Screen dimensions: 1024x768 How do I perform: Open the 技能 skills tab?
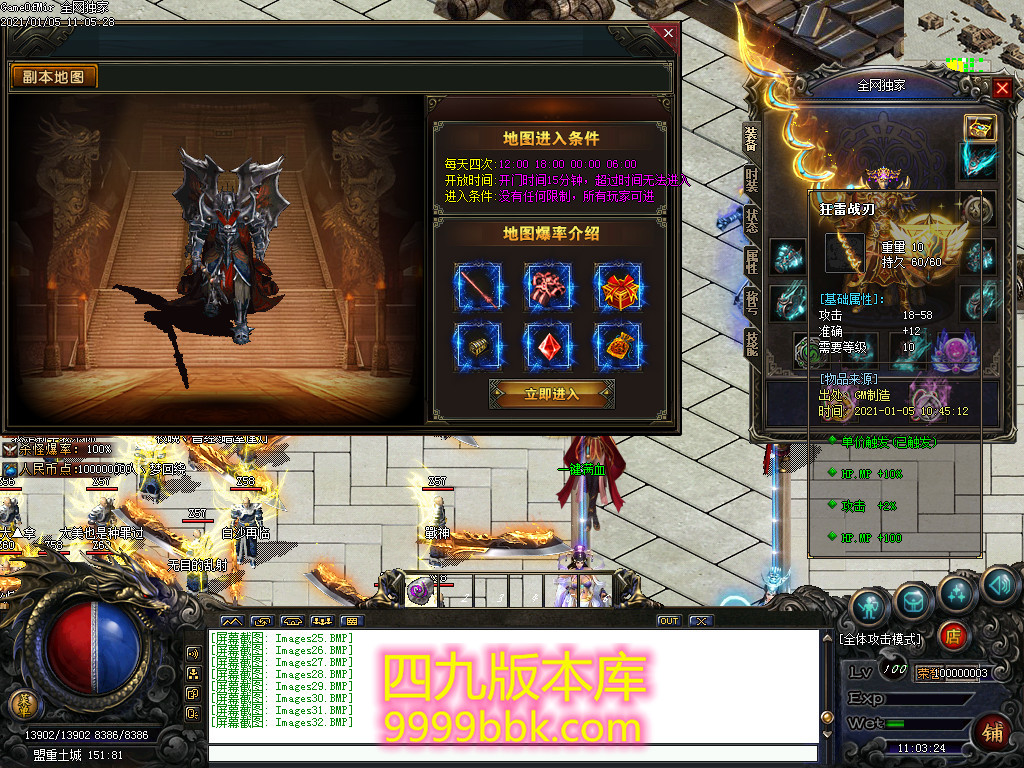coord(751,343)
